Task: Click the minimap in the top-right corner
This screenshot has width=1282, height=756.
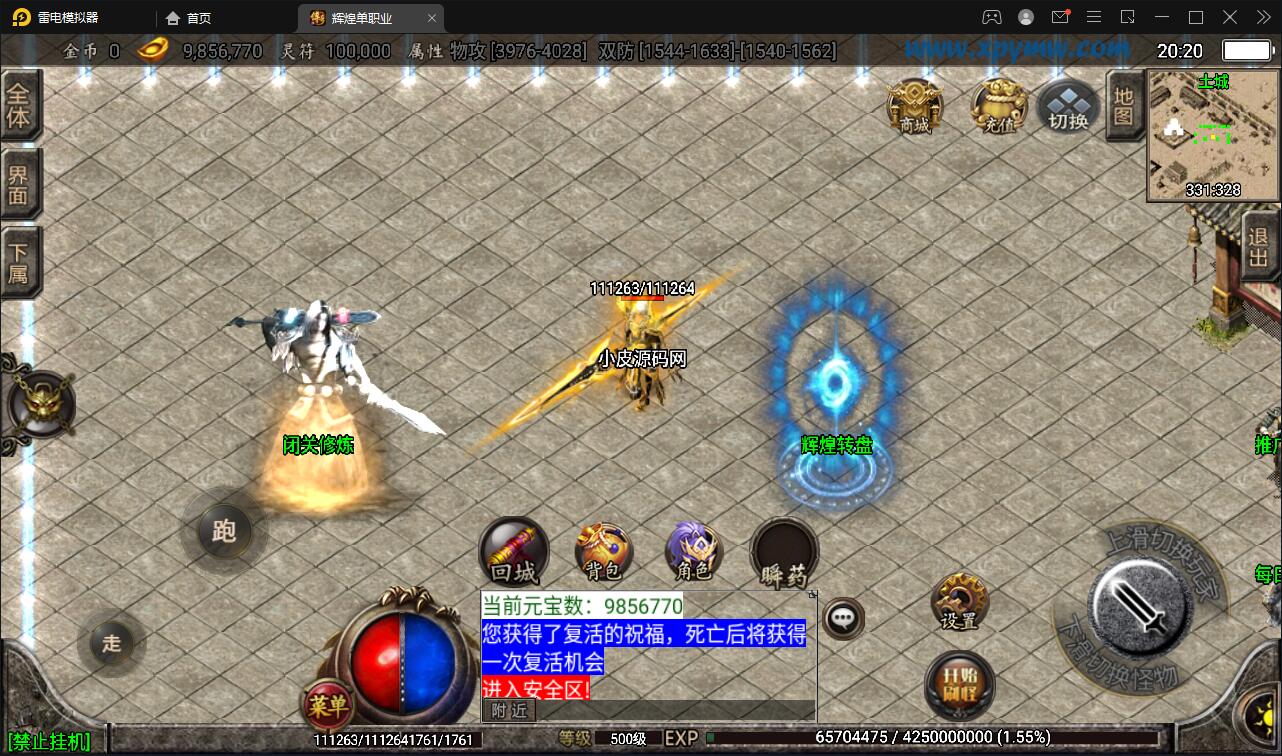Action: pyautogui.click(x=1212, y=135)
